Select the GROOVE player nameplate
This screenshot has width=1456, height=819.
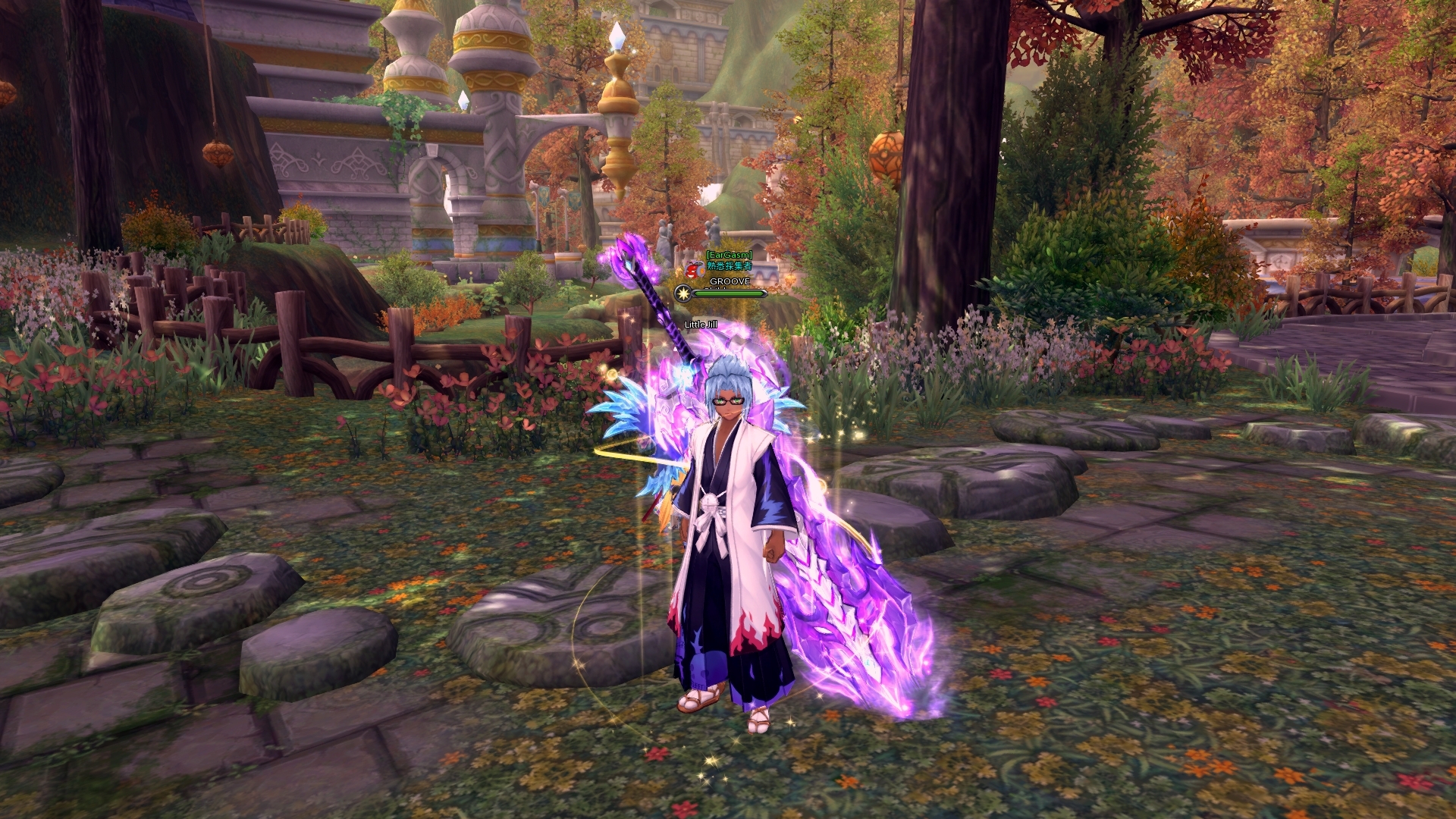[730, 281]
